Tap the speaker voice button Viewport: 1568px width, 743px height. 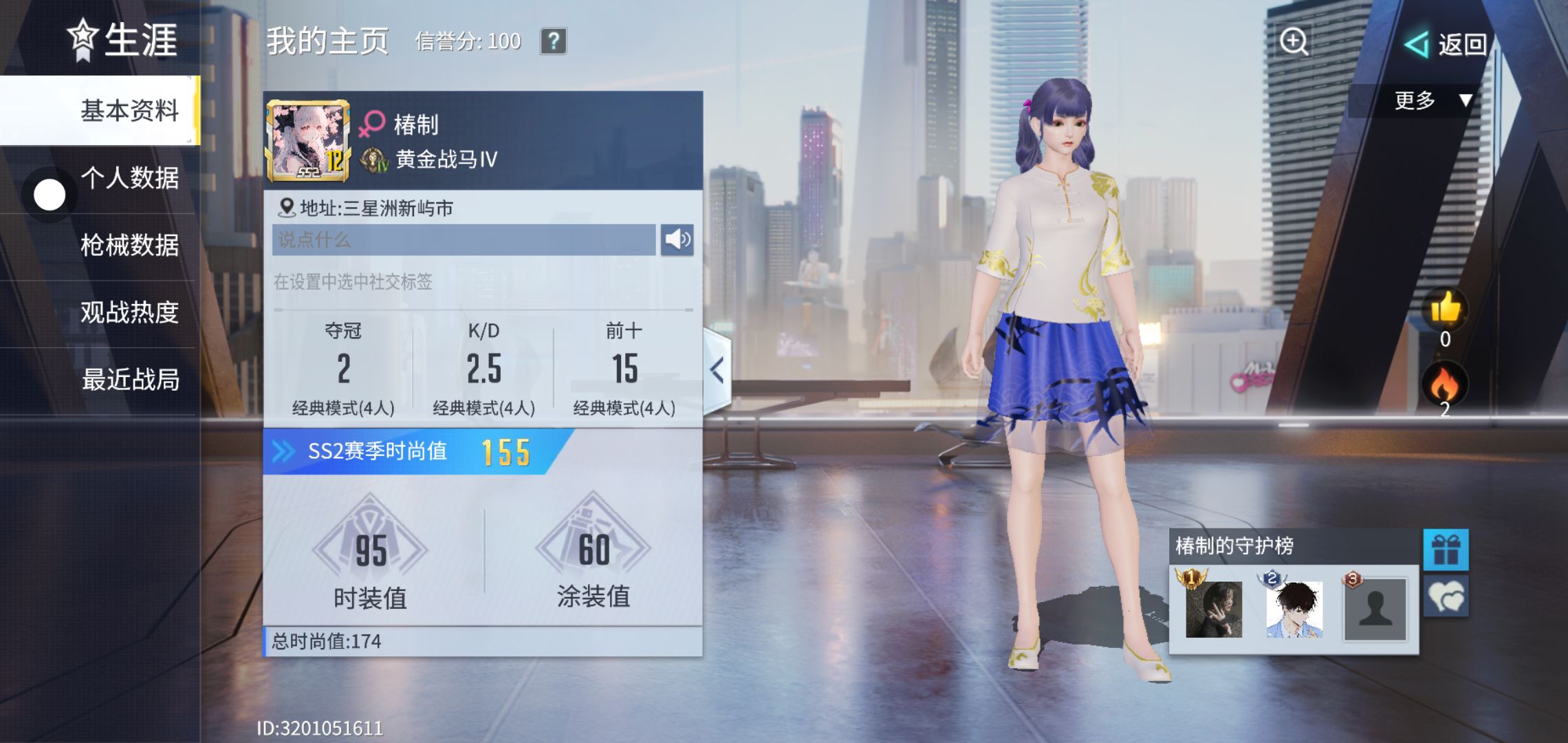pyautogui.click(x=677, y=239)
